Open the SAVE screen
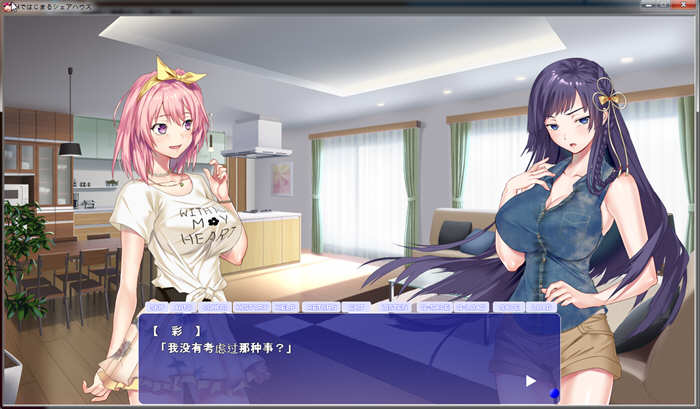700x409 pixels. coord(508,307)
